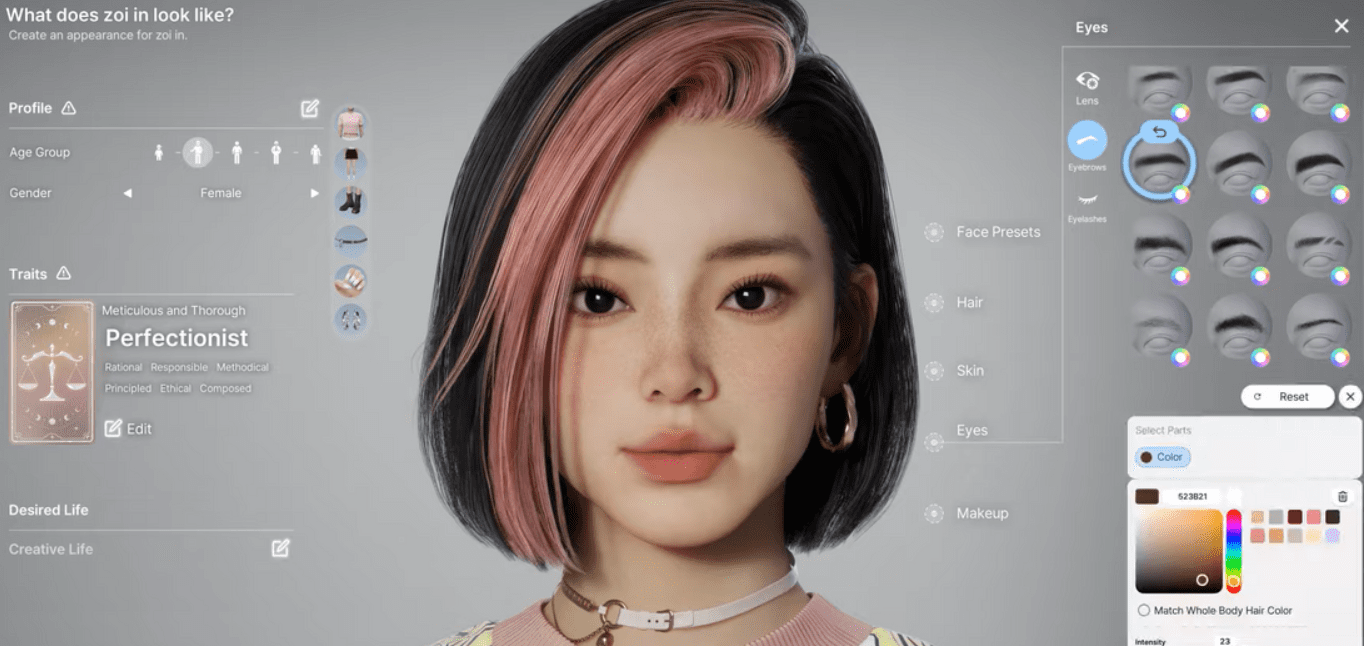Viewport: 1364px width, 646px height.
Task: Close the Eyes customization panel
Action: (1341, 27)
